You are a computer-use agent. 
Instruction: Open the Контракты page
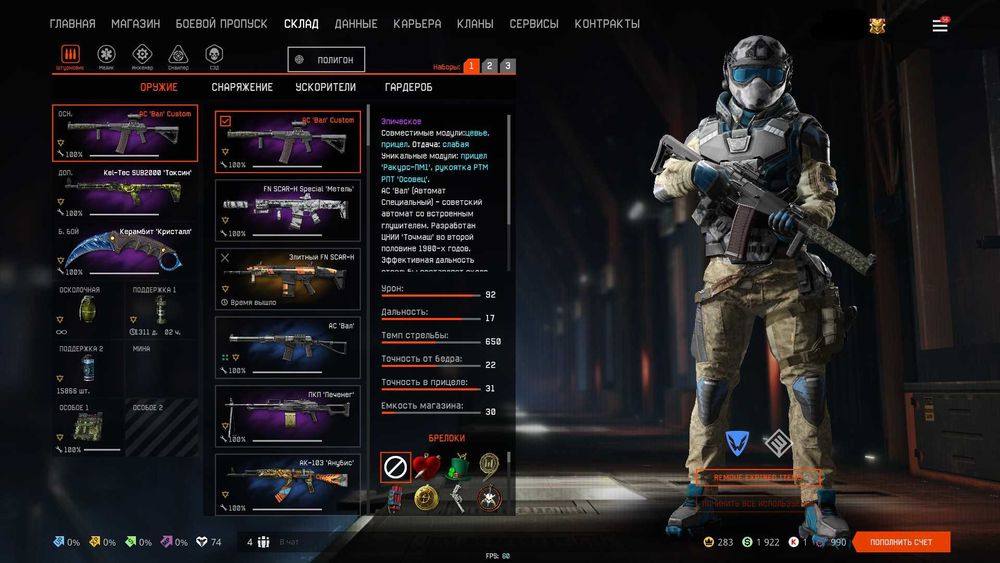click(607, 23)
